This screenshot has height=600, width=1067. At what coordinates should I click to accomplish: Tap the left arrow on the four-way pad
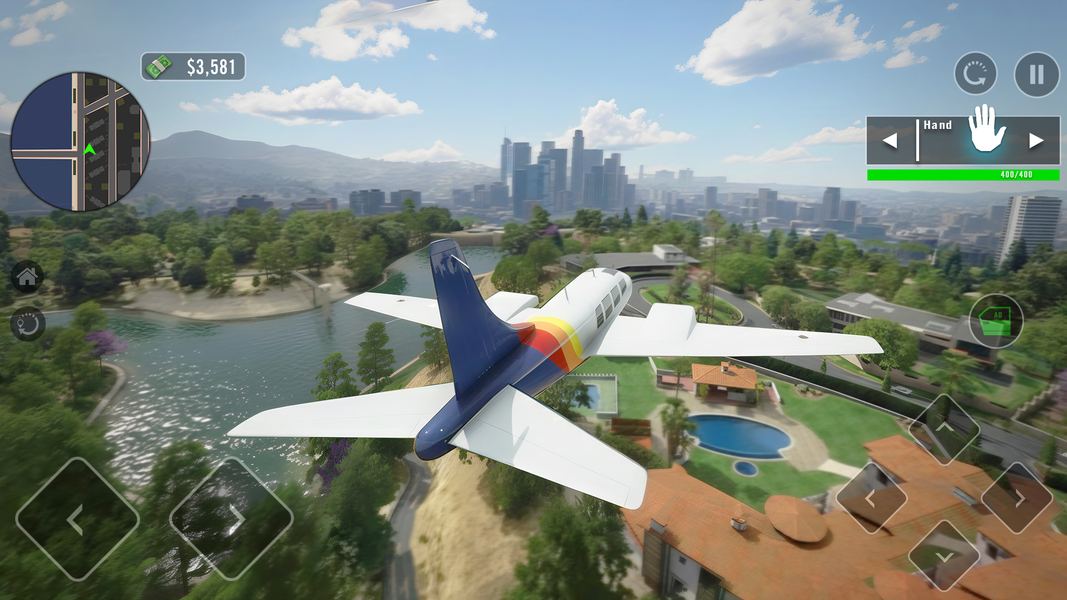(x=871, y=497)
